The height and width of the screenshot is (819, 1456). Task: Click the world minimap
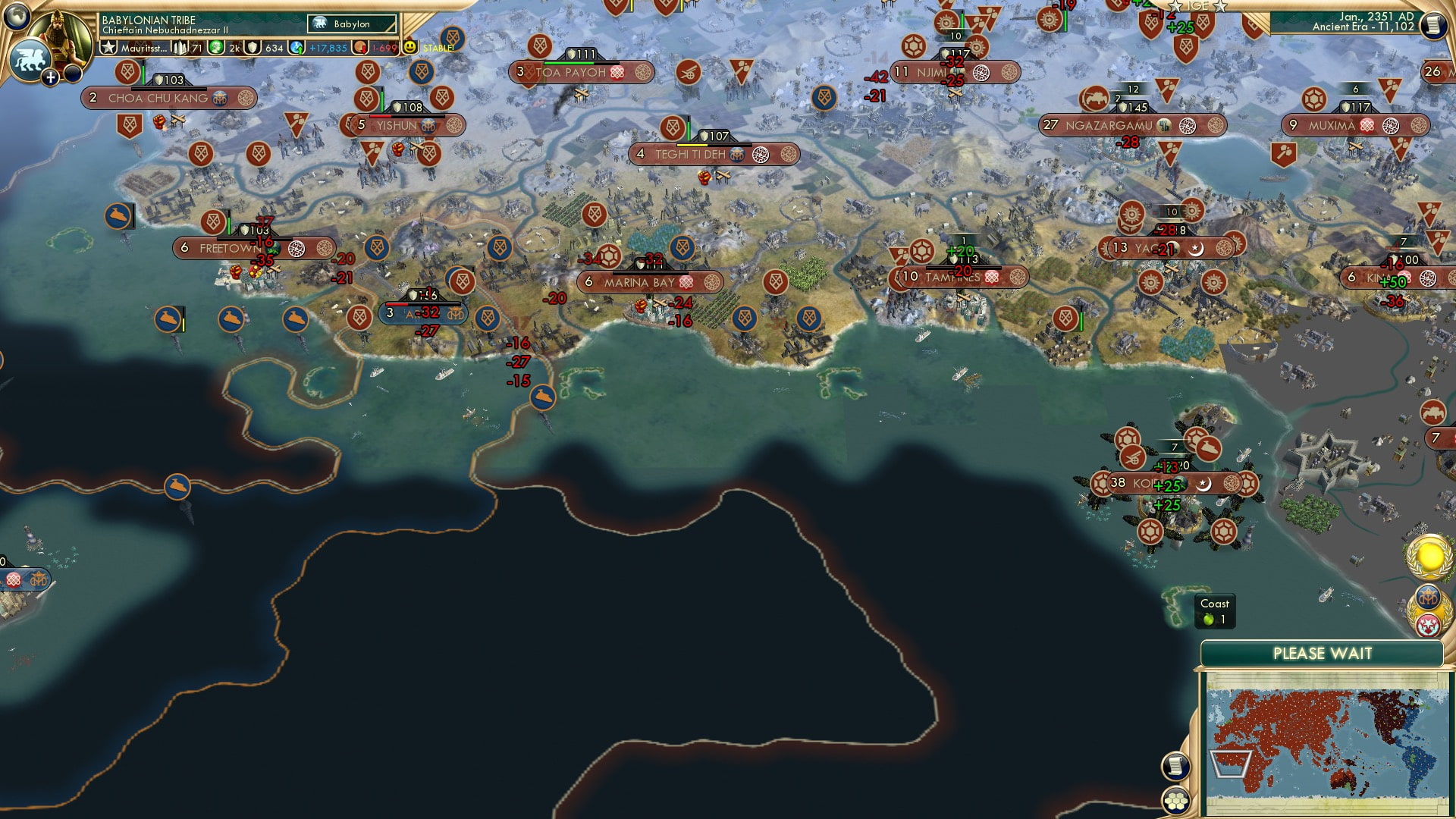click(x=1326, y=742)
